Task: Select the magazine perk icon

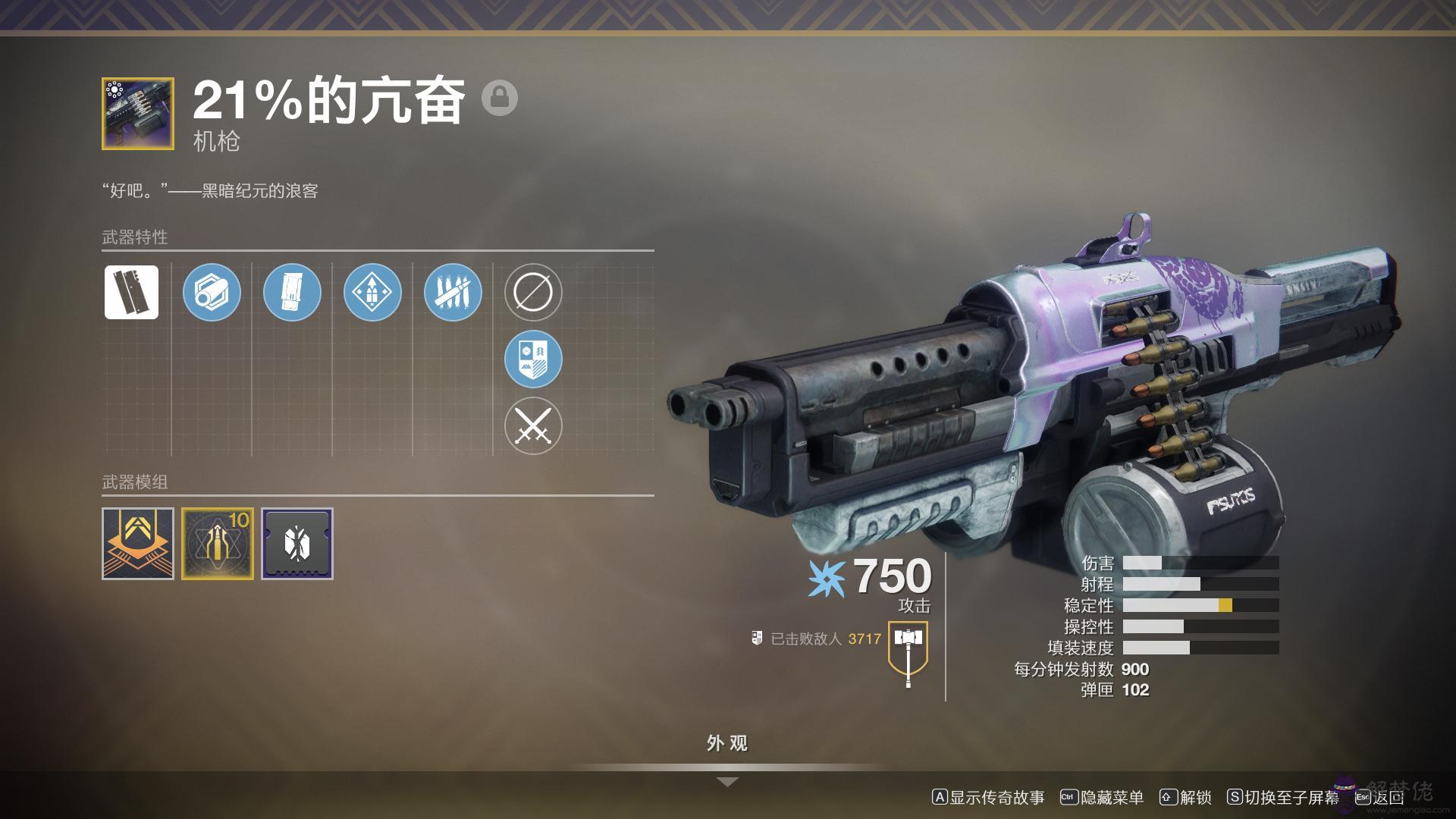Action: tap(292, 292)
